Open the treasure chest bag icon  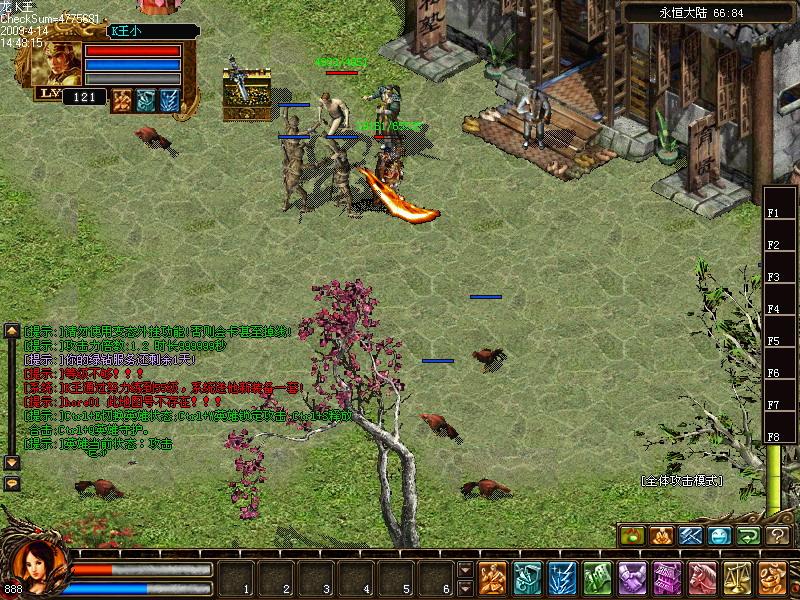coord(527,578)
